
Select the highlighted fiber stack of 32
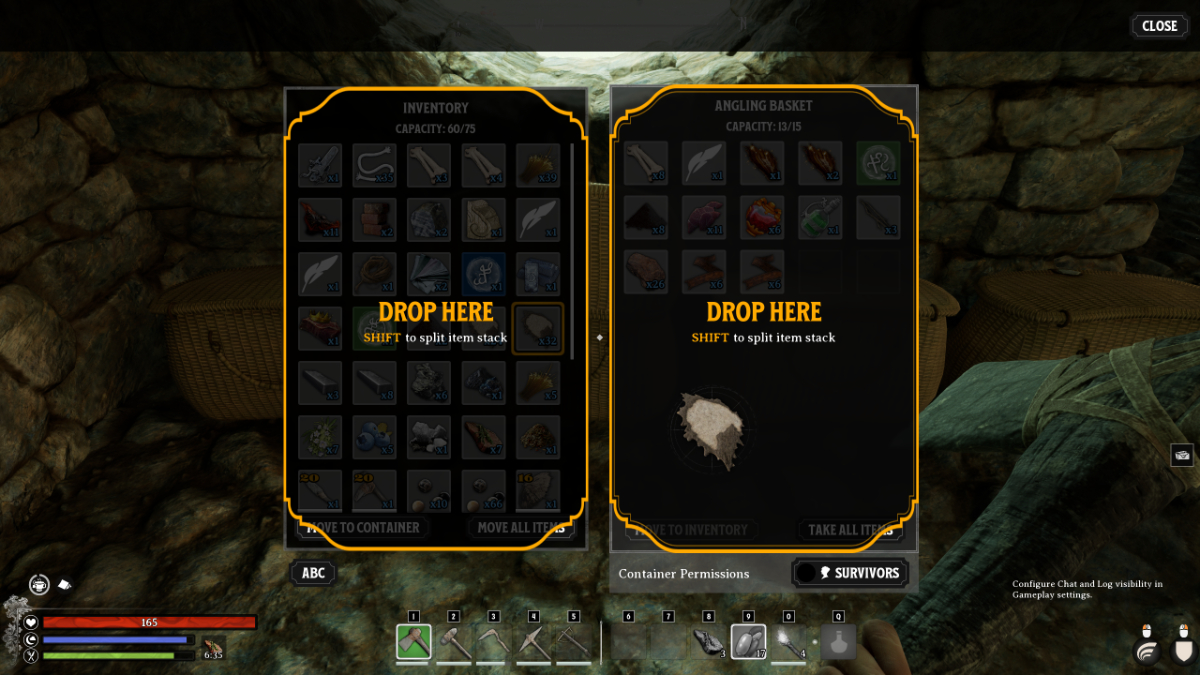pos(538,327)
